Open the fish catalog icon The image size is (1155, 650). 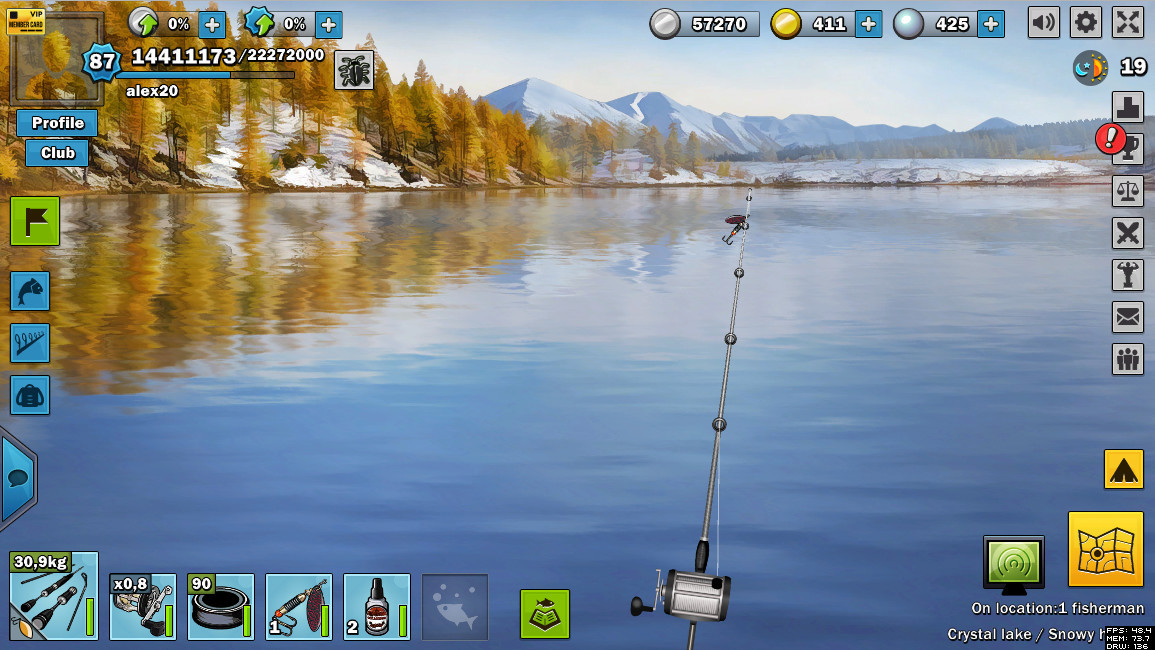click(x=30, y=291)
